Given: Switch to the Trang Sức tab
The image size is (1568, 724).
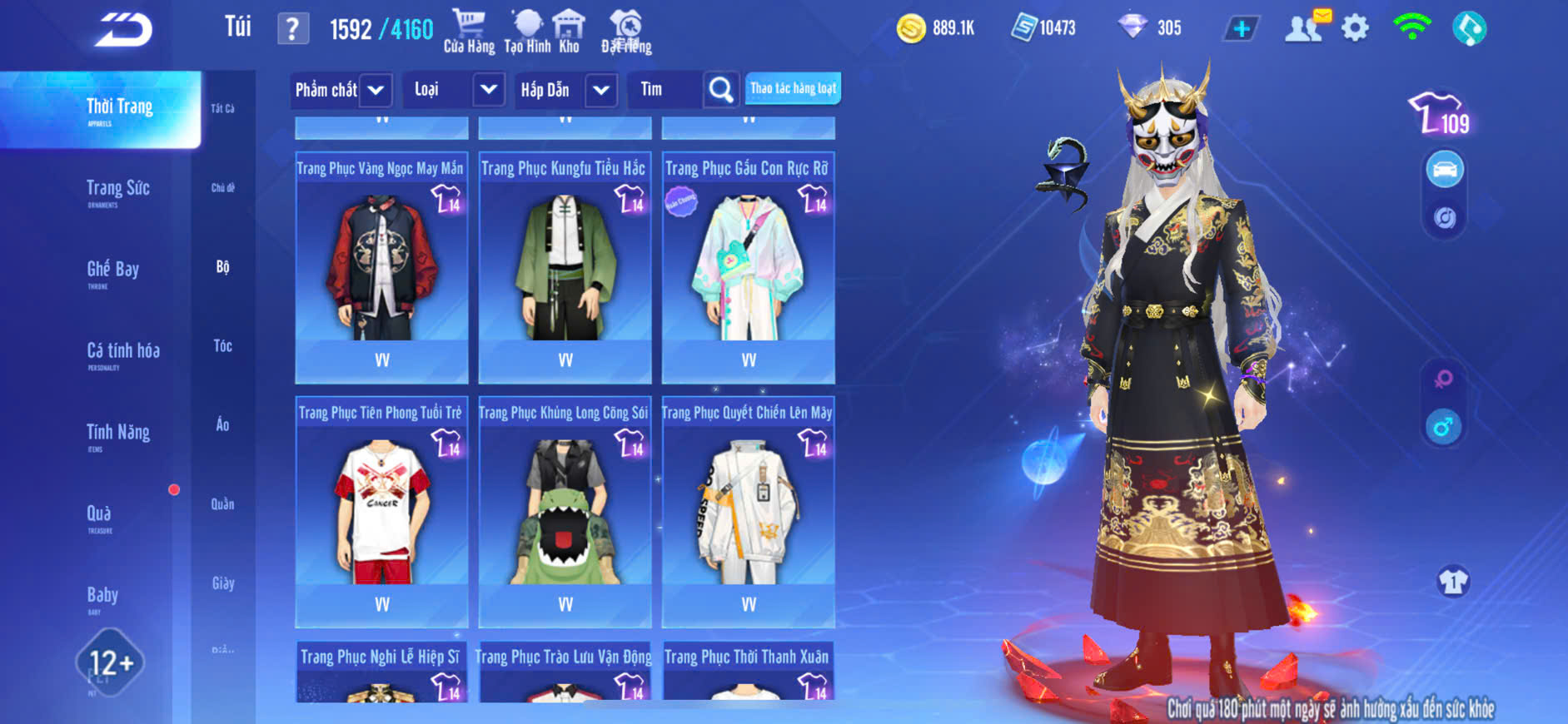Looking at the screenshot, I should click(117, 191).
